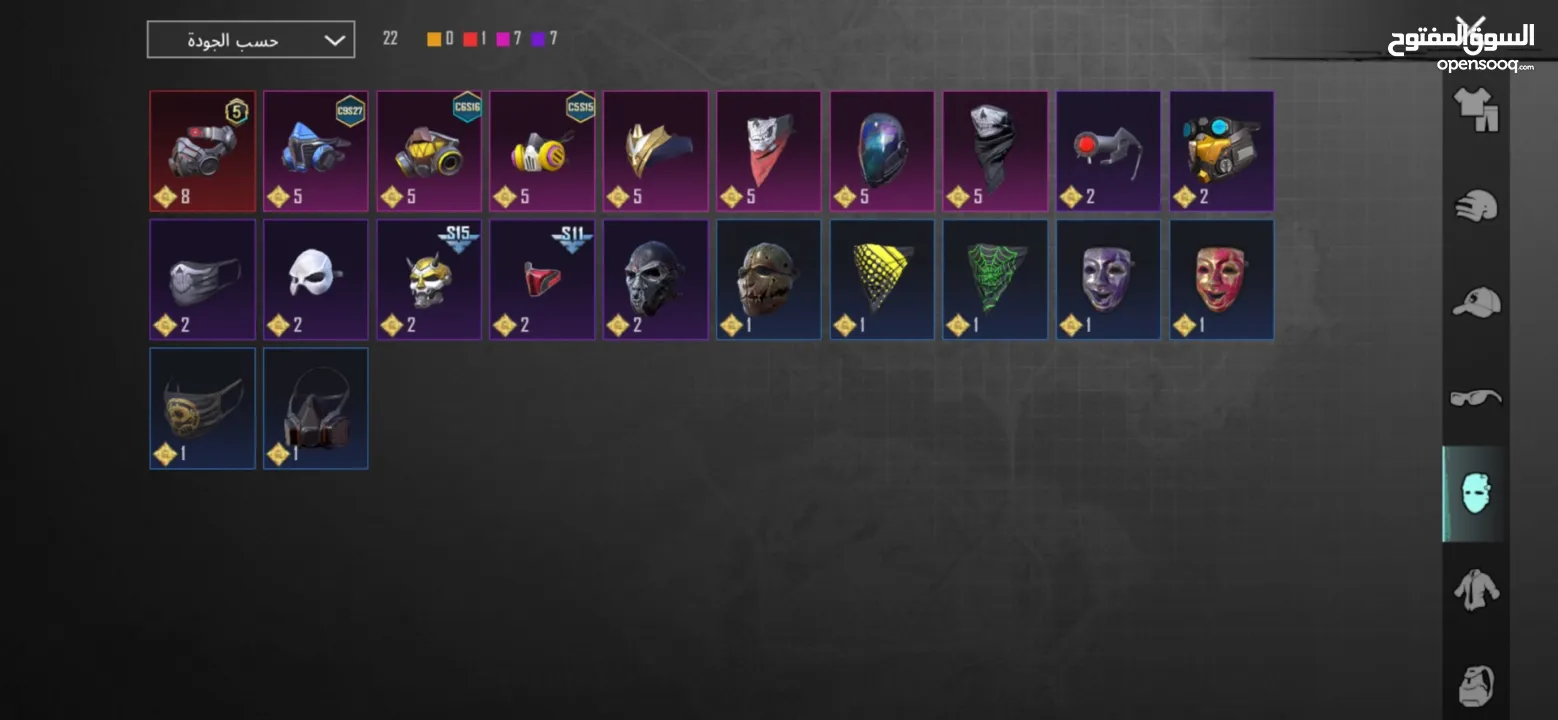
Task: Select the green spiderweb bandana
Action: pyautogui.click(x=995, y=280)
